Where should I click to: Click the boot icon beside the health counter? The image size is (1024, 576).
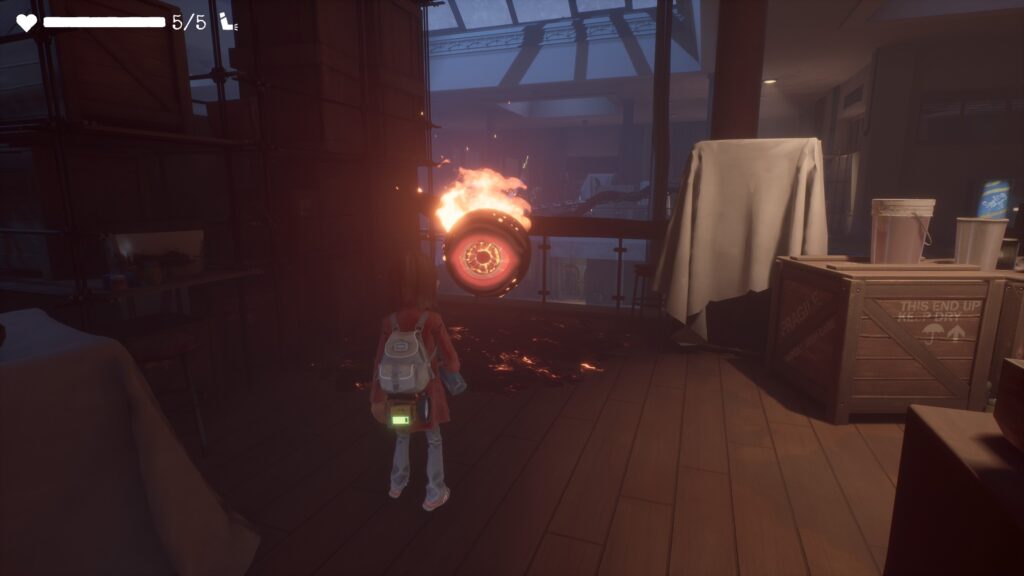(x=227, y=22)
